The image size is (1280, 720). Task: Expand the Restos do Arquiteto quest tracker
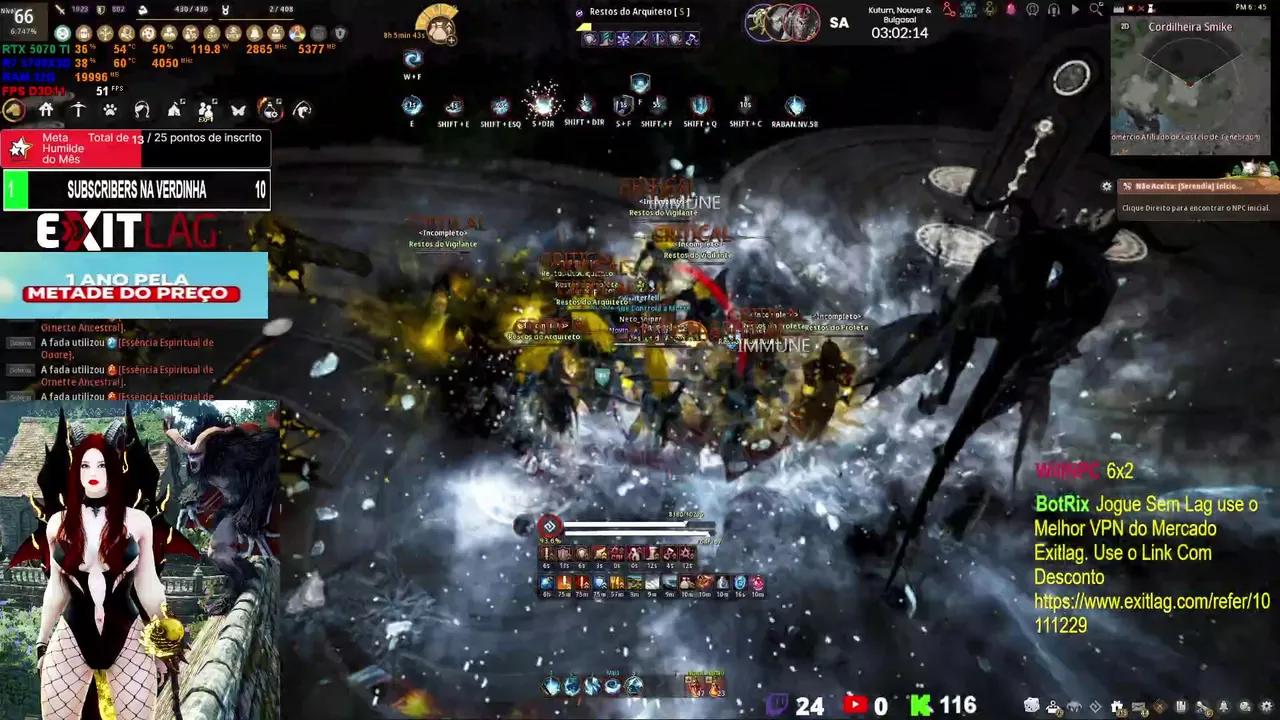point(639,12)
